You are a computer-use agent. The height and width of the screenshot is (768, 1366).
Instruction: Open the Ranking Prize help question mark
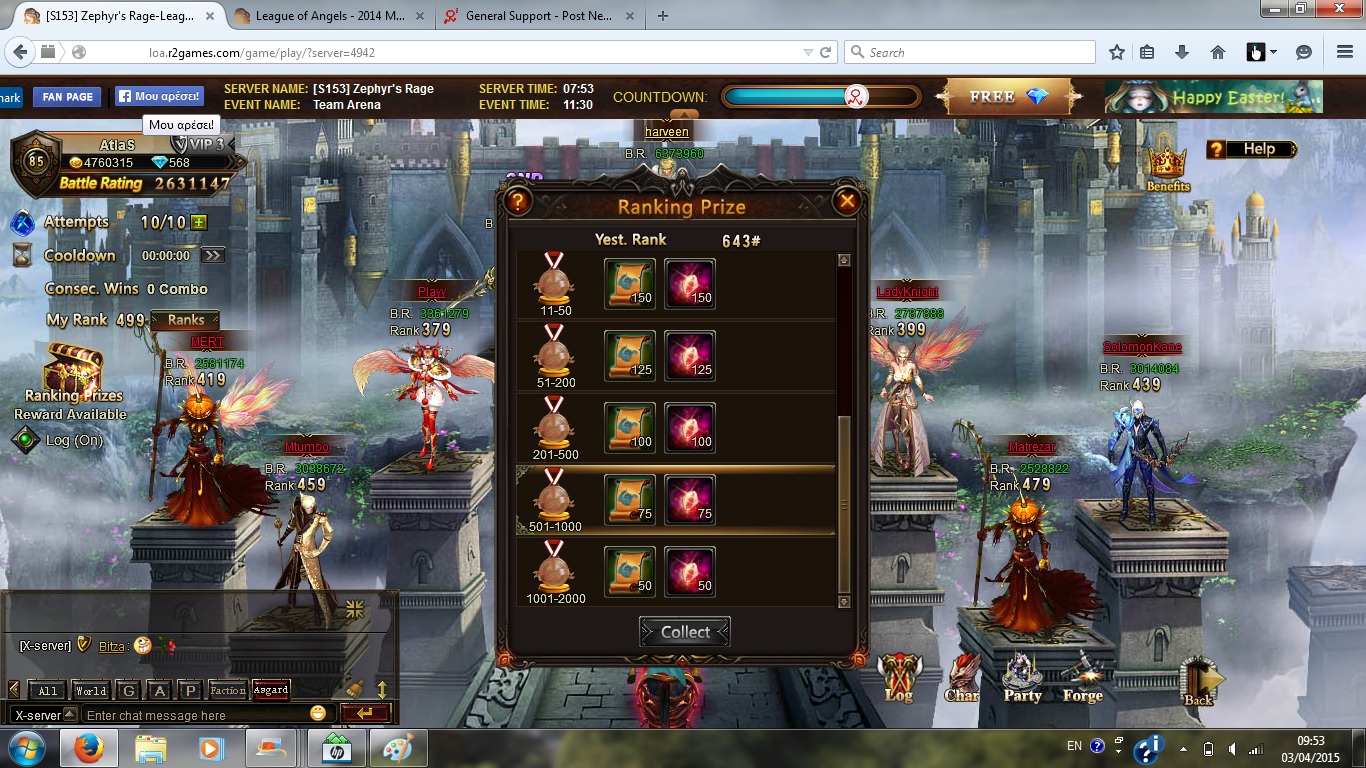(x=517, y=202)
